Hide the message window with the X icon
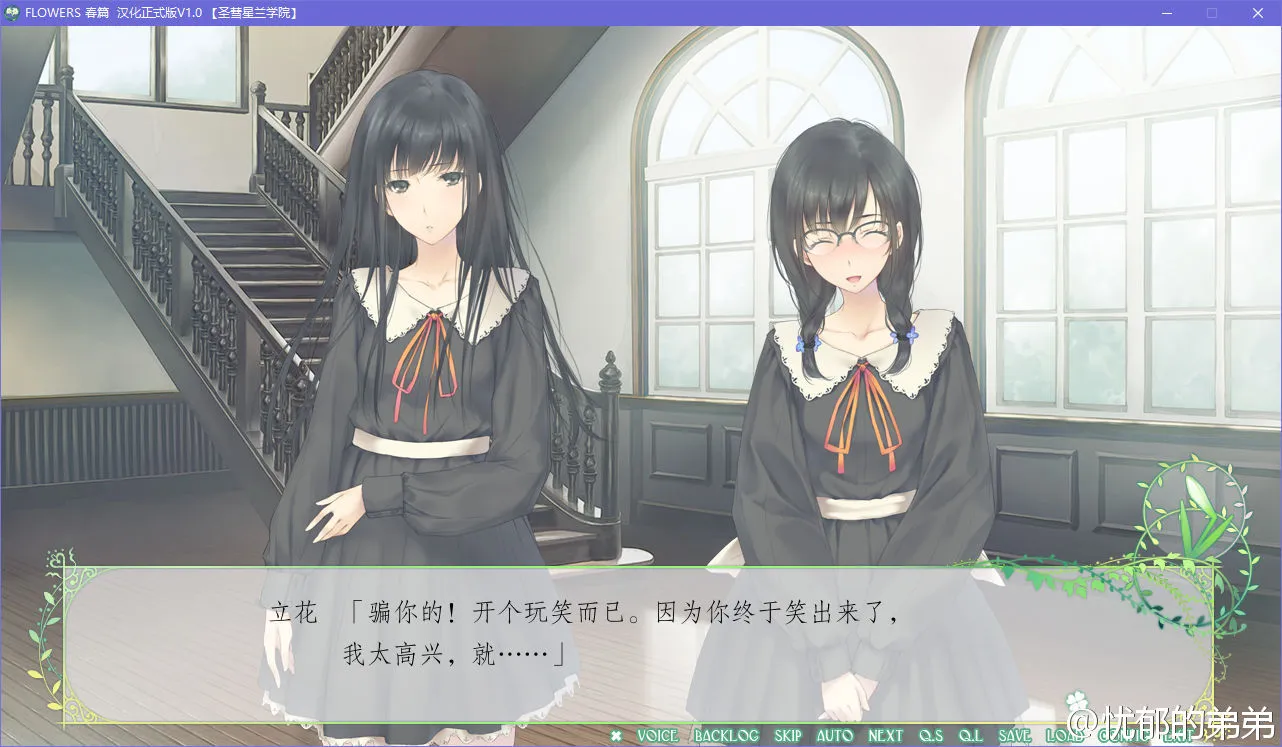 point(617,736)
